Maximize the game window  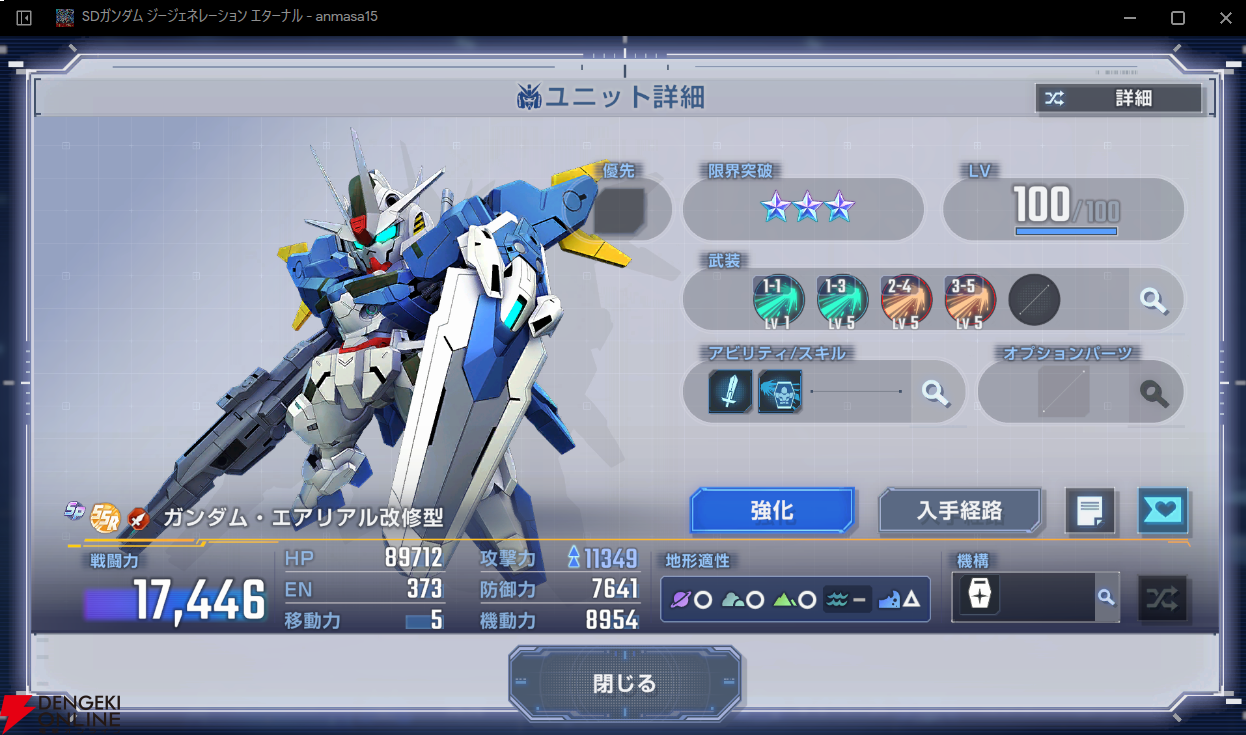pyautogui.click(x=1178, y=18)
